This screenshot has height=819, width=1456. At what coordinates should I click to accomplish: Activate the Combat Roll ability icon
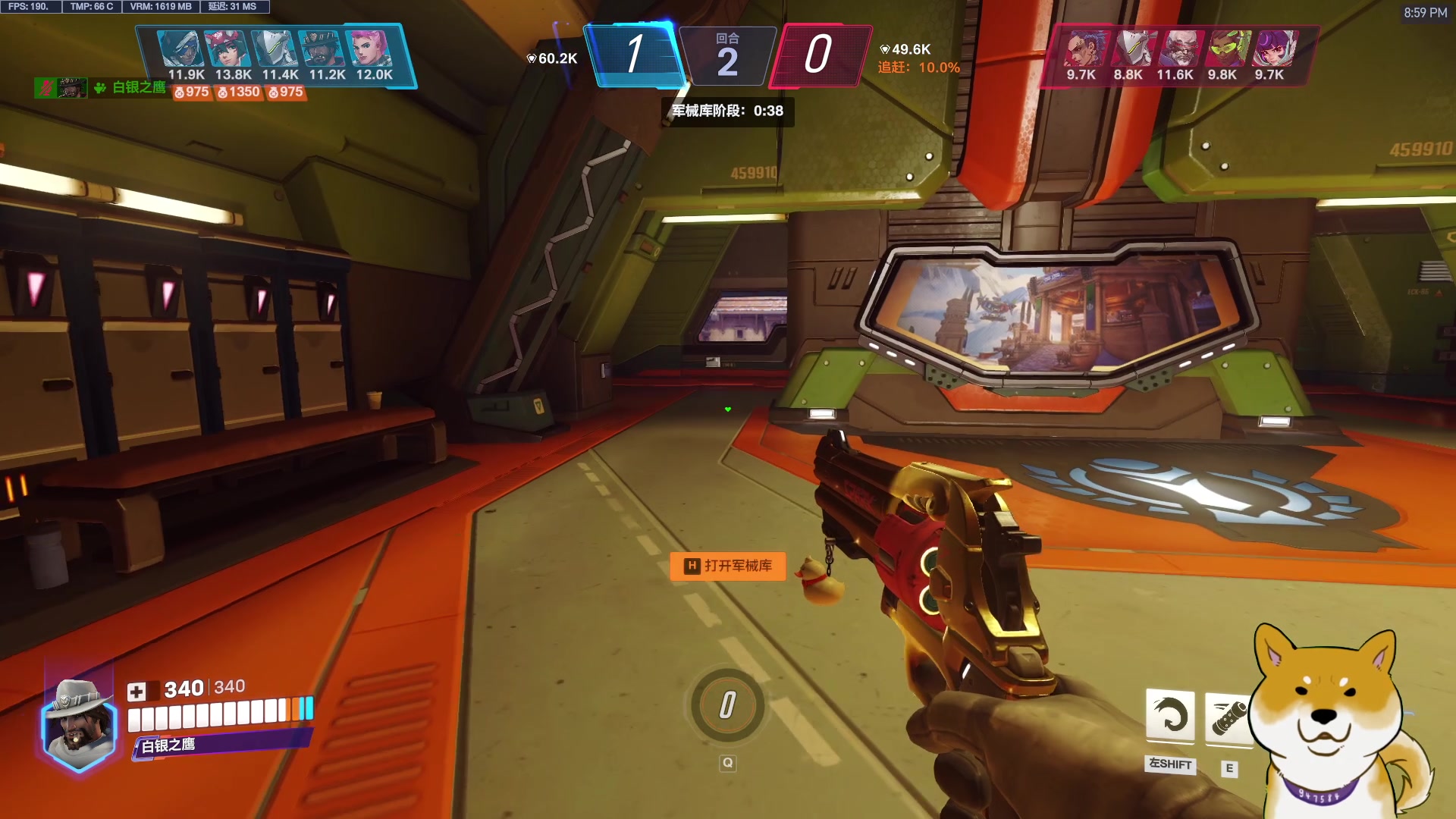[1170, 715]
